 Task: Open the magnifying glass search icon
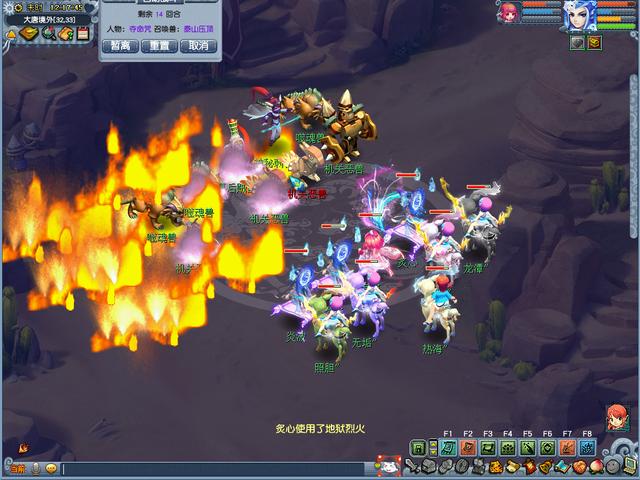[x=48, y=34]
